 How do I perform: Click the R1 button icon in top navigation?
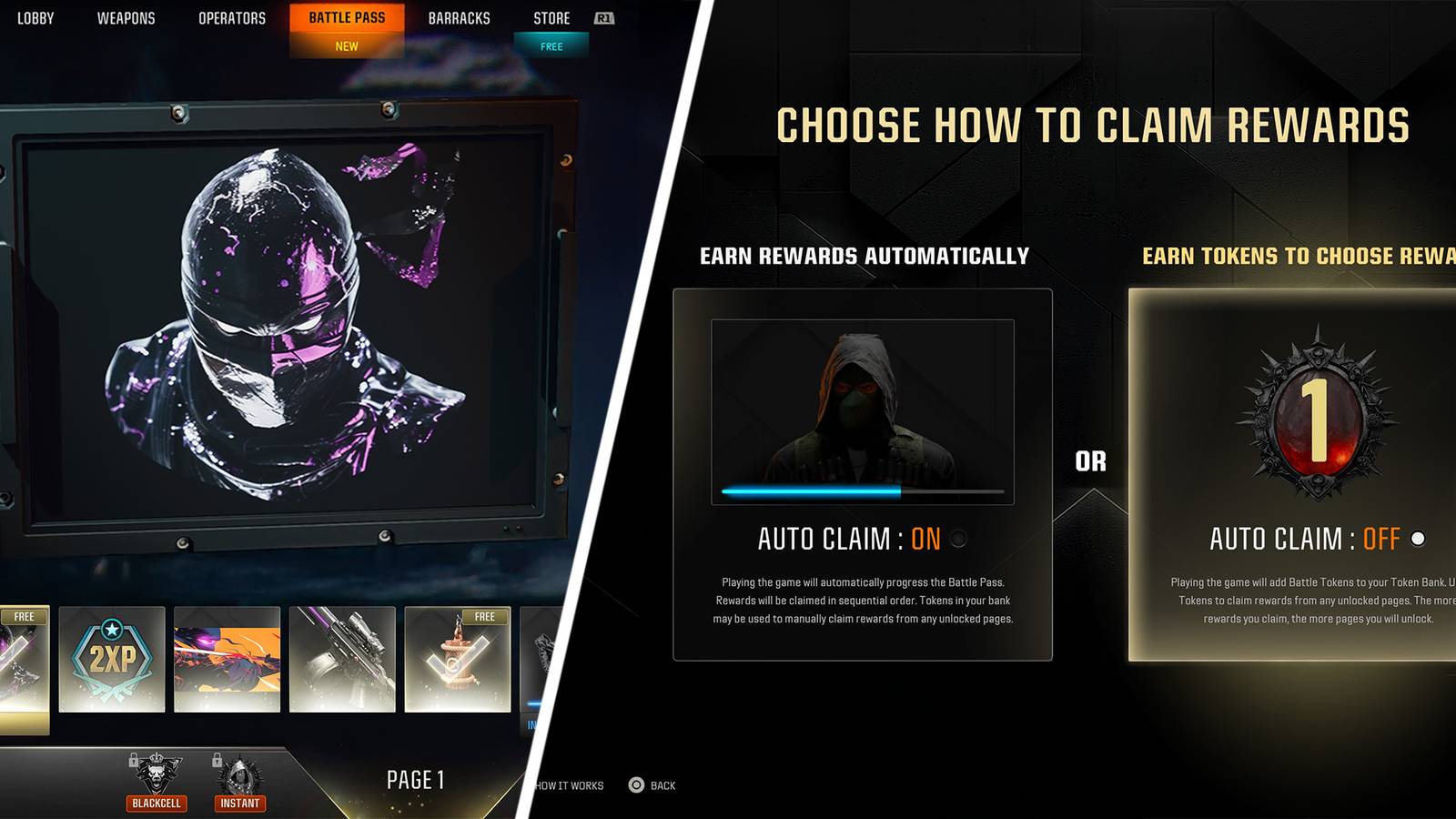[605, 17]
